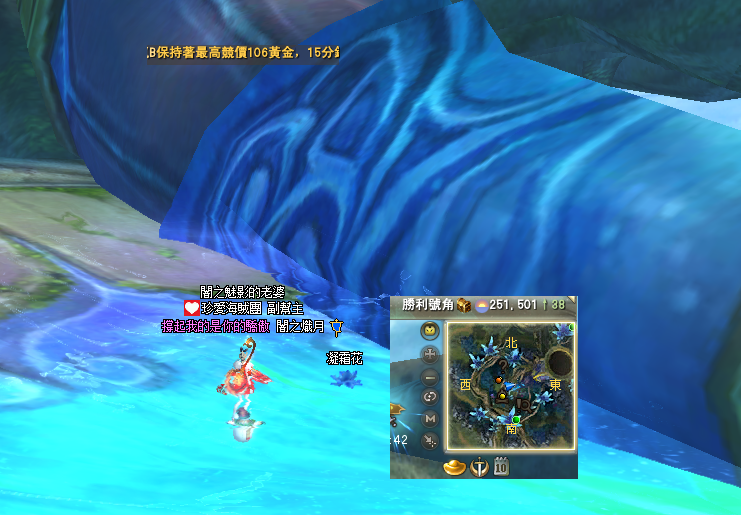This screenshot has width=741, height=515.
Task: Toggle the circular arrows minimap button
Action: click(431, 397)
